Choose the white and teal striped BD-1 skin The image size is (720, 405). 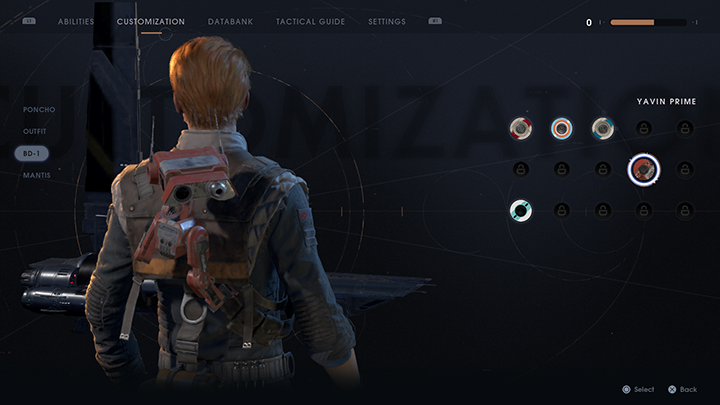pos(520,210)
